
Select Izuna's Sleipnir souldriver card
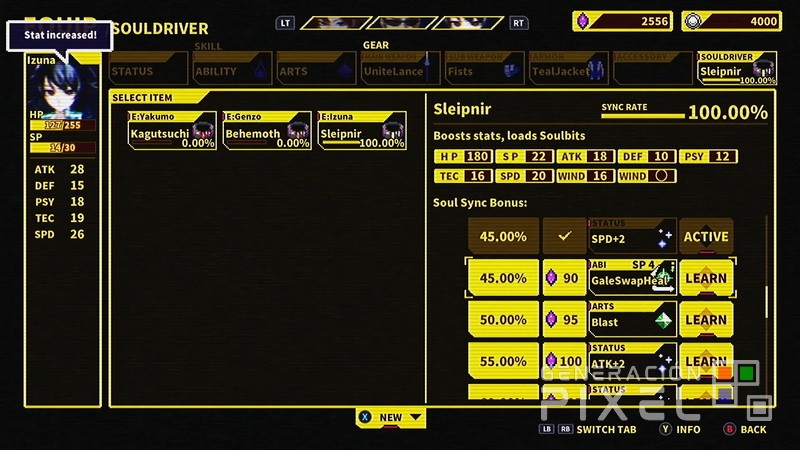pyautogui.click(x=362, y=131)
